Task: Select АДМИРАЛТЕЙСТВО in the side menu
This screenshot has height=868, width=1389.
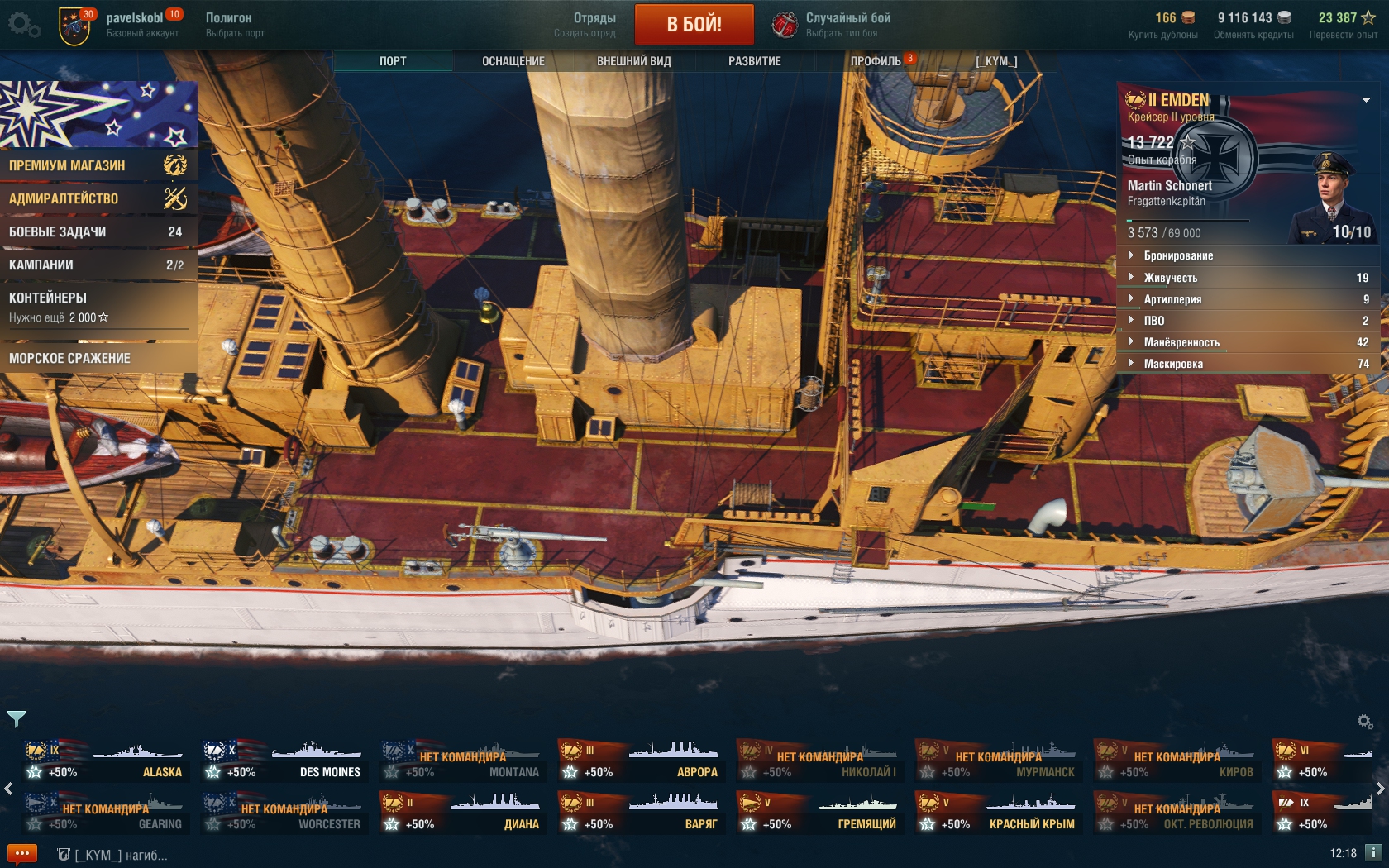Action: click(98, 198)
